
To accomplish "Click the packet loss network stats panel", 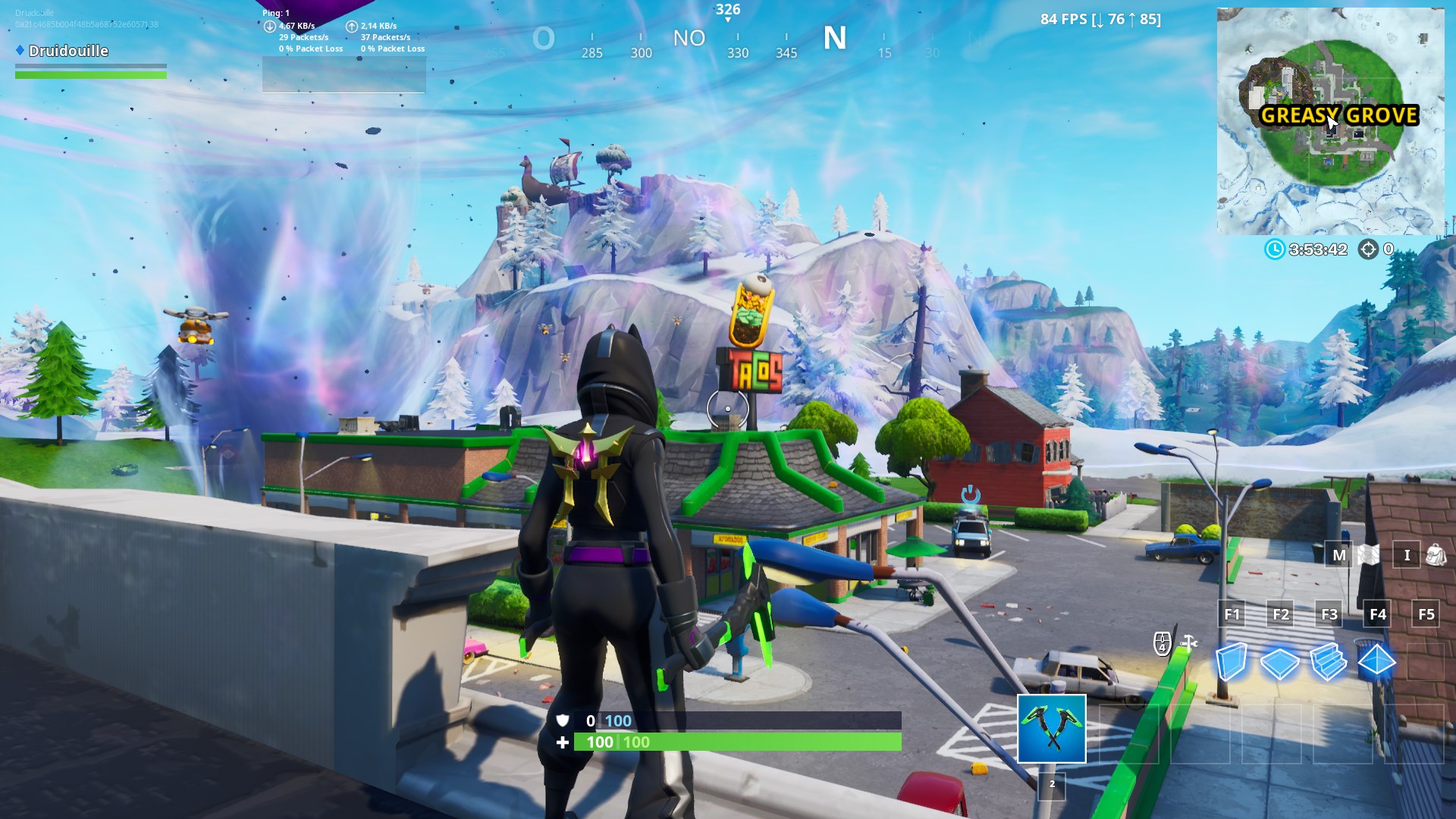I will (x=343, y=30).
